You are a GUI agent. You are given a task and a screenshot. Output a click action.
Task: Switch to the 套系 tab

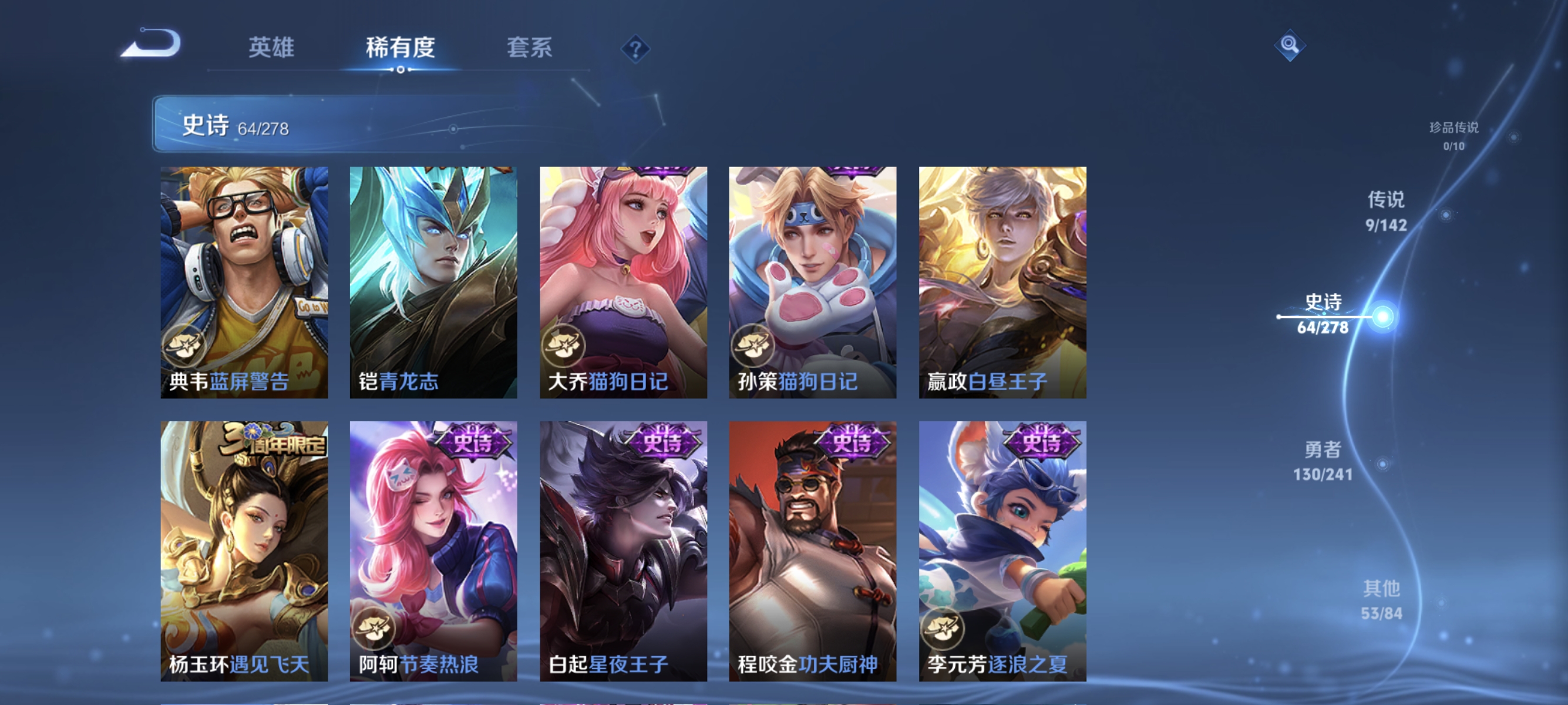pyautogui.click(x=529, y=48)
